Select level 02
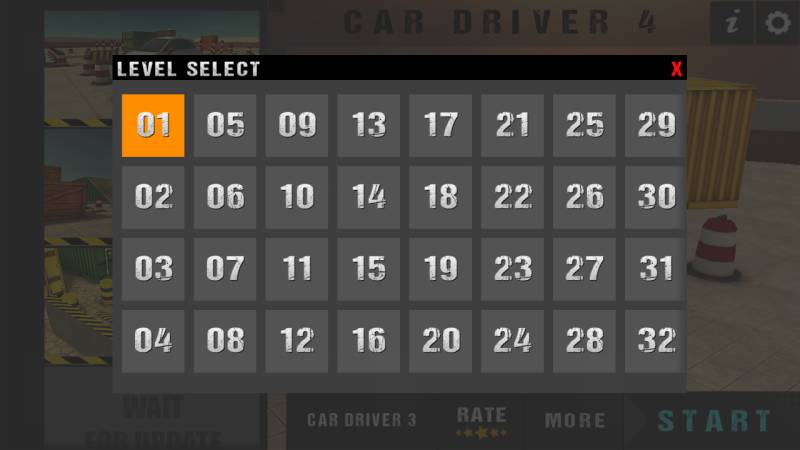This screenshot has width=800, height=450. (153, 197)
